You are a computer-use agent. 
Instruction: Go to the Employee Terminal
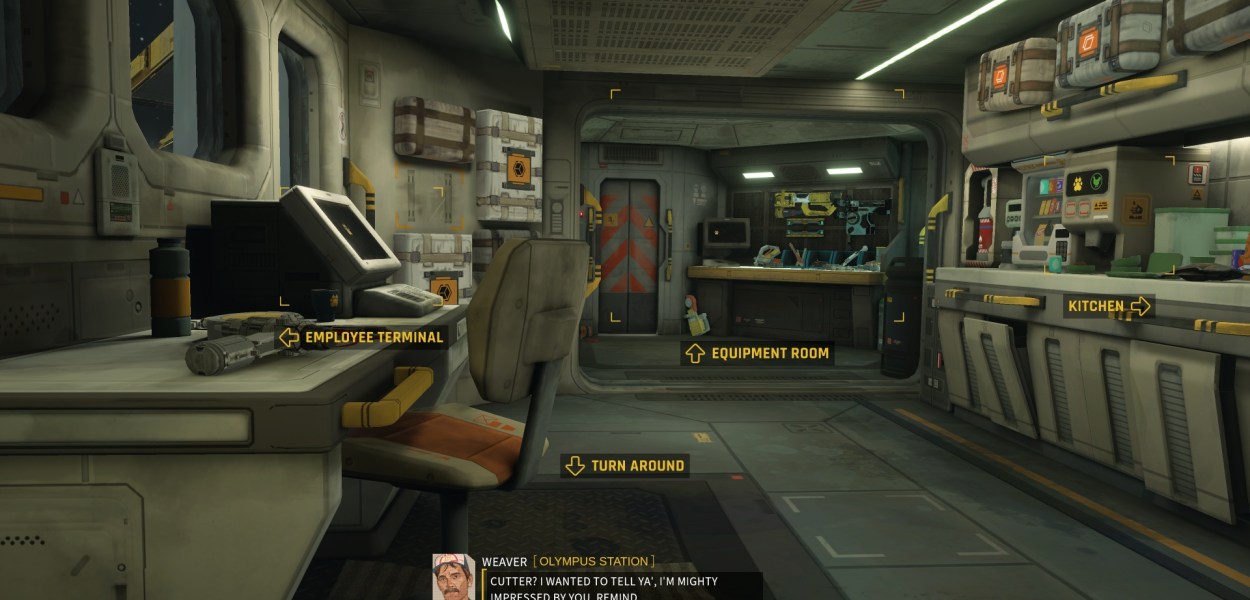point(362,337)
